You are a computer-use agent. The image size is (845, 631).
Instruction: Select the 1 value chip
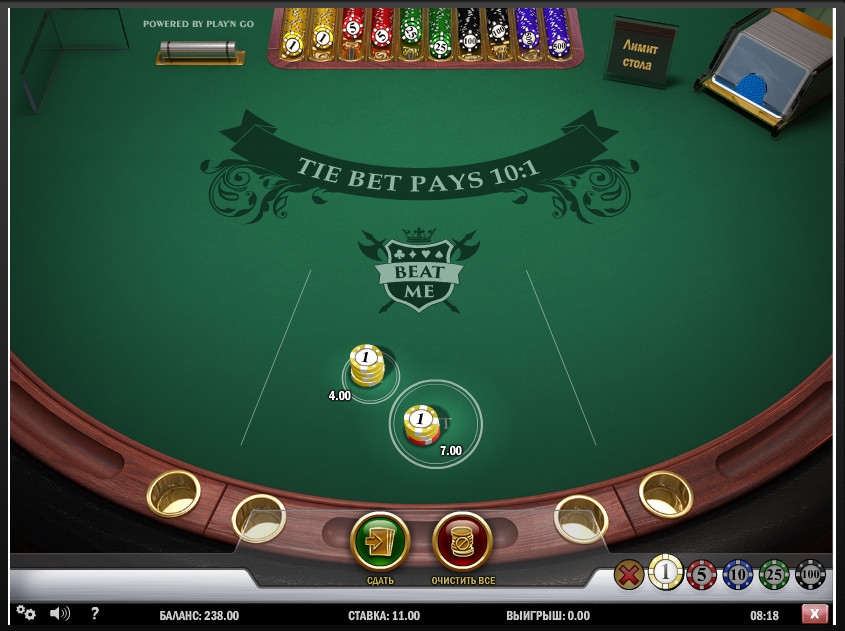[665, 573]
